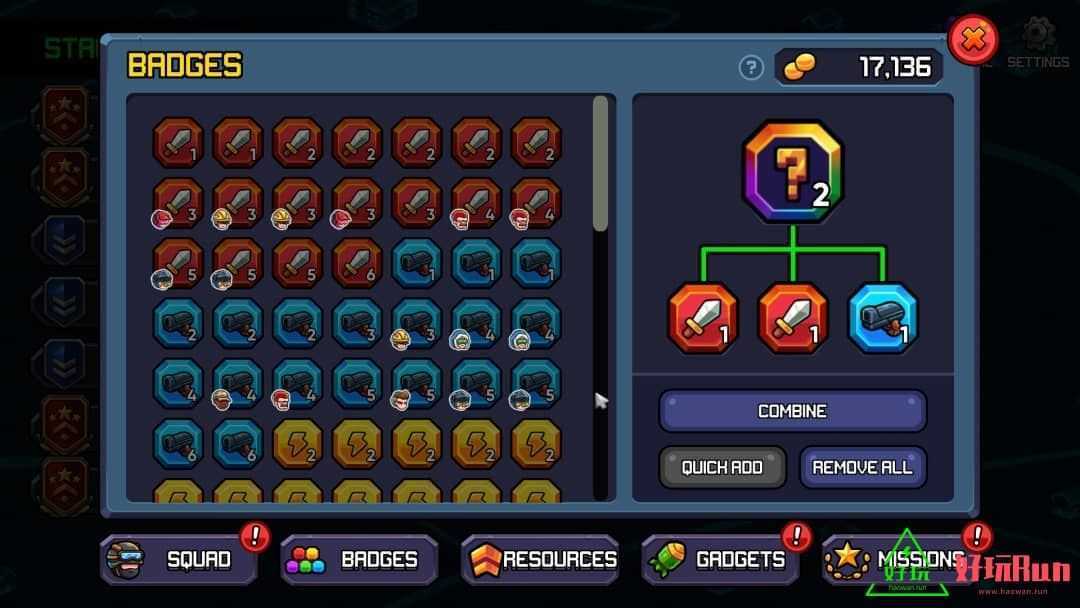This screenshot has width=1080, height=608.
Task: Switch to the Badges tab
Action: 359,559
